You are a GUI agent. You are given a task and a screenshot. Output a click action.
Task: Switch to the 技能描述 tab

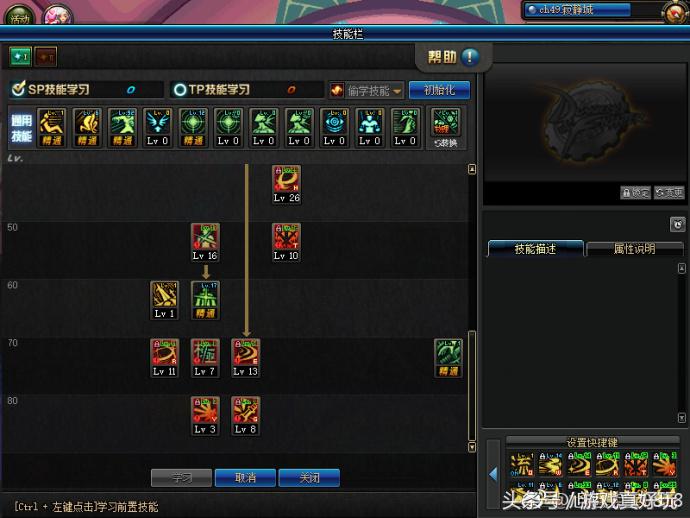[x=534, y=249]
